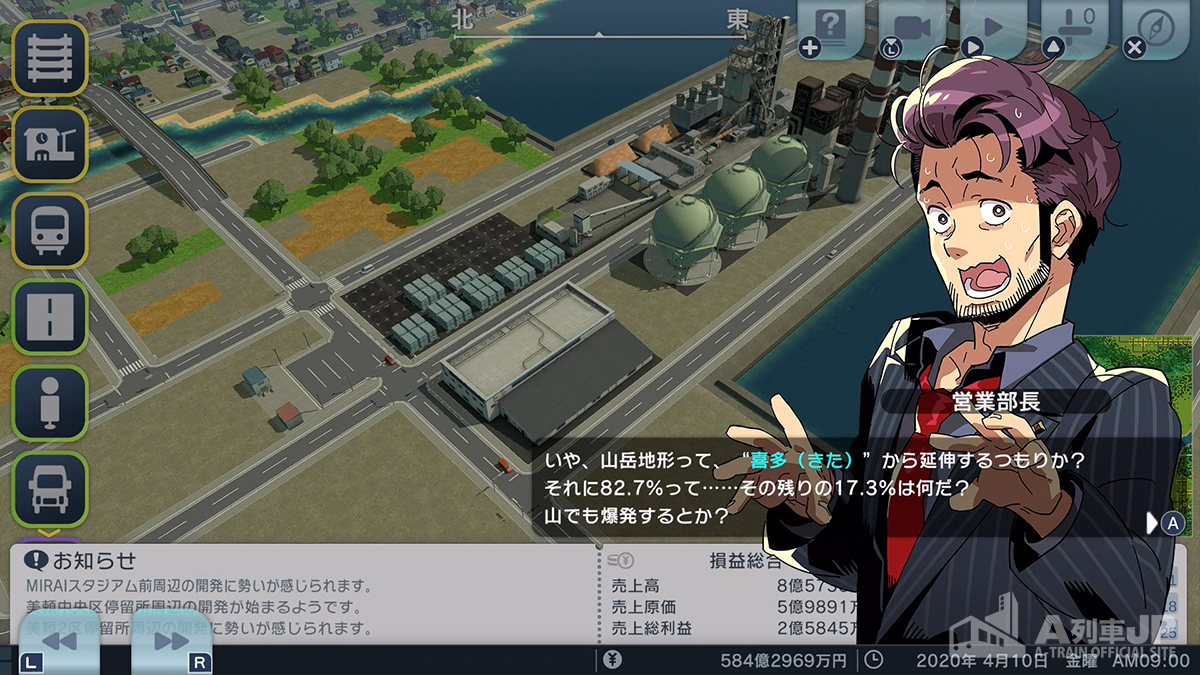Choose the road construction icon
The image size is (1200, 675).
(x=49, y=317)
